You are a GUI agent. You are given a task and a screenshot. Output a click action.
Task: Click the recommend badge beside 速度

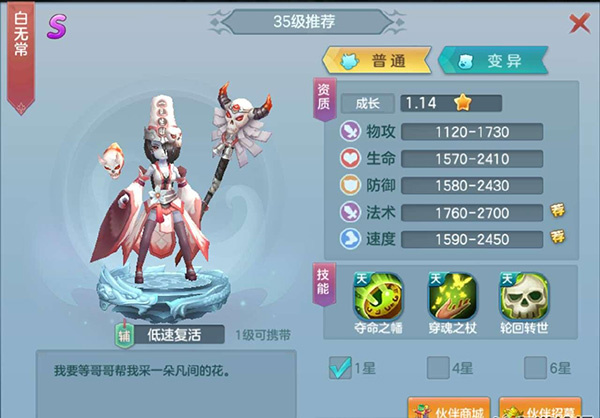point(558,237)
